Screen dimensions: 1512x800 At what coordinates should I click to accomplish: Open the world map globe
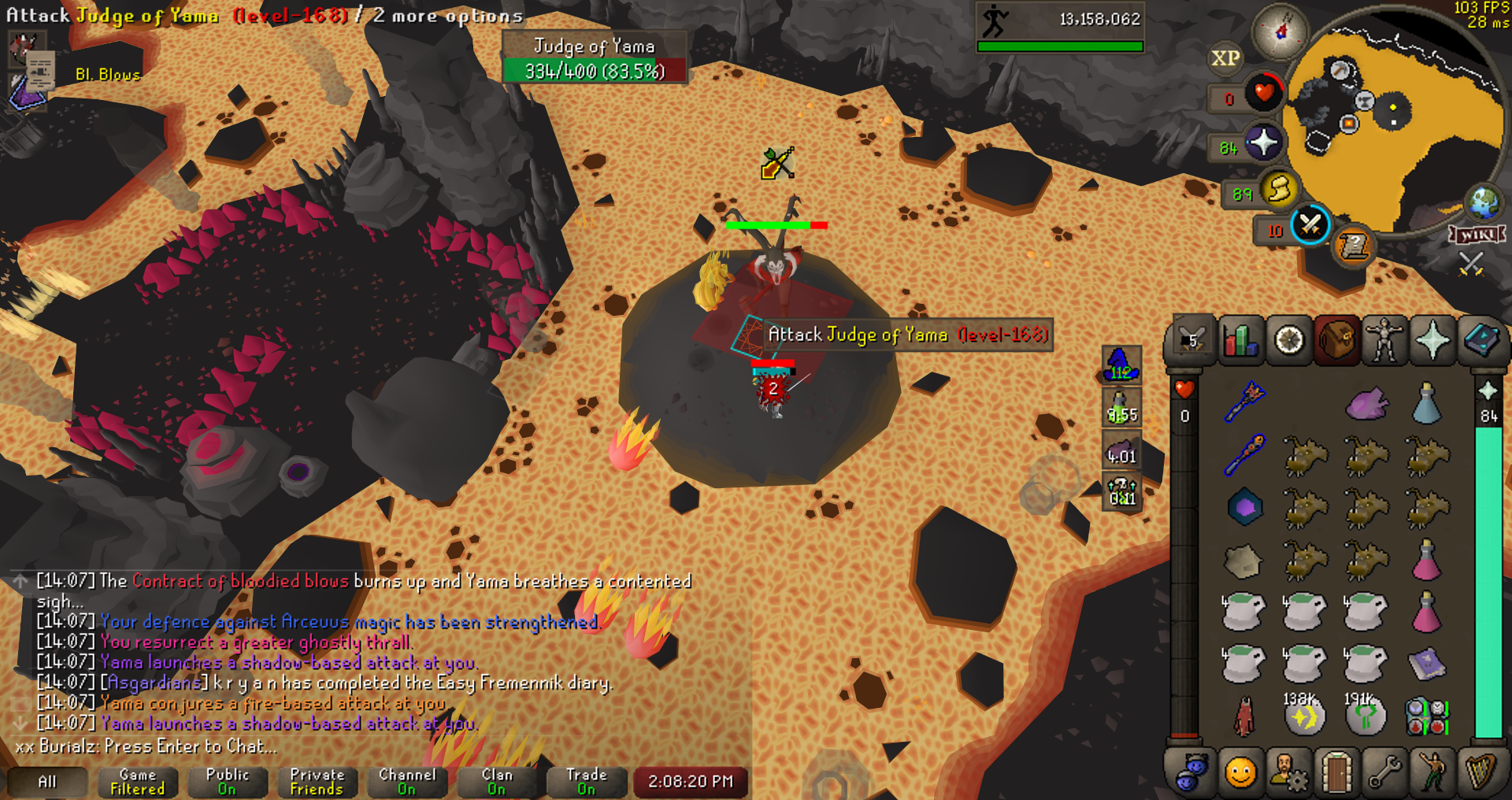click(x=1484, y=203)
